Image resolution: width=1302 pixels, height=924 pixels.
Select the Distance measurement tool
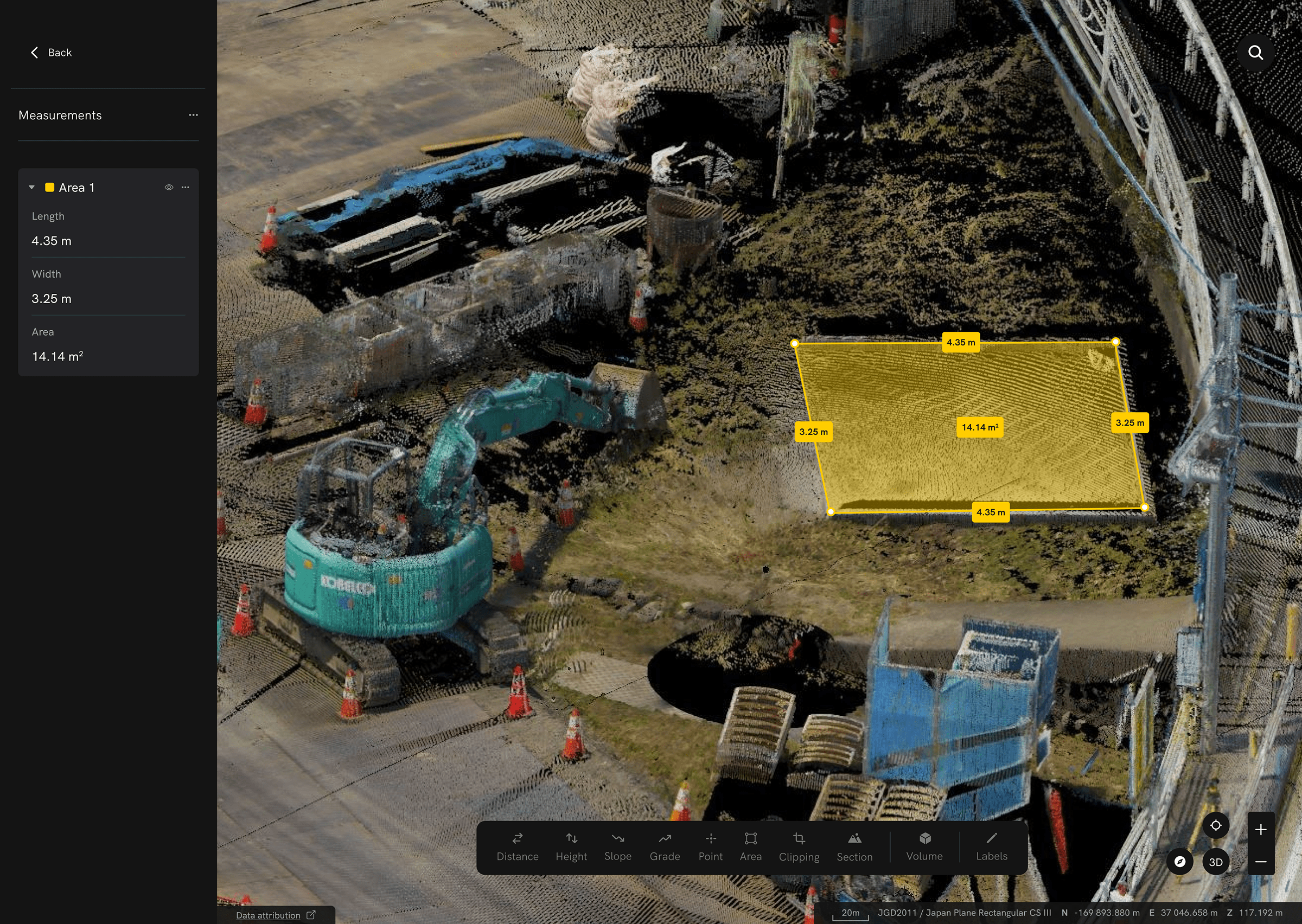pyautogui.click(x=517, y=846)
